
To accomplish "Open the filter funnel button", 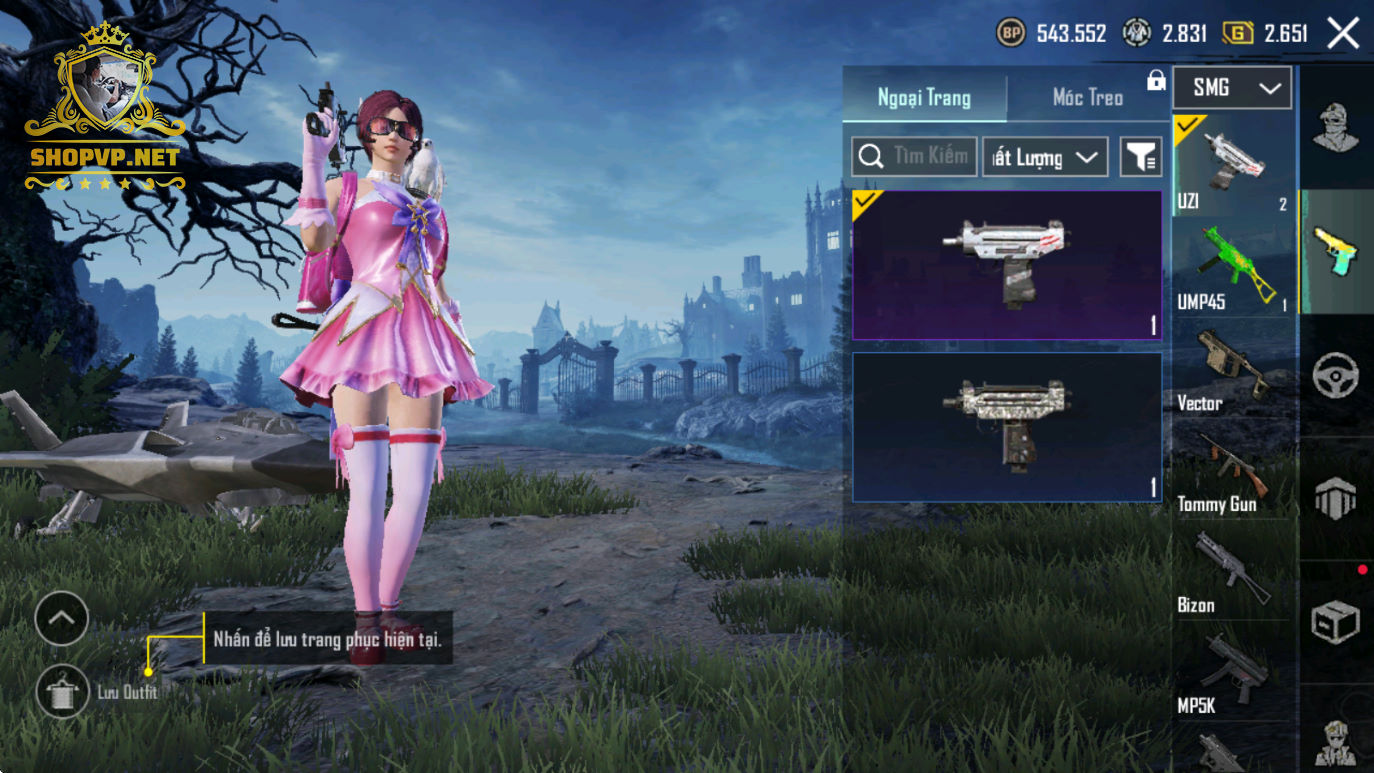I will pyautogui.click(x=1140, y=157).
